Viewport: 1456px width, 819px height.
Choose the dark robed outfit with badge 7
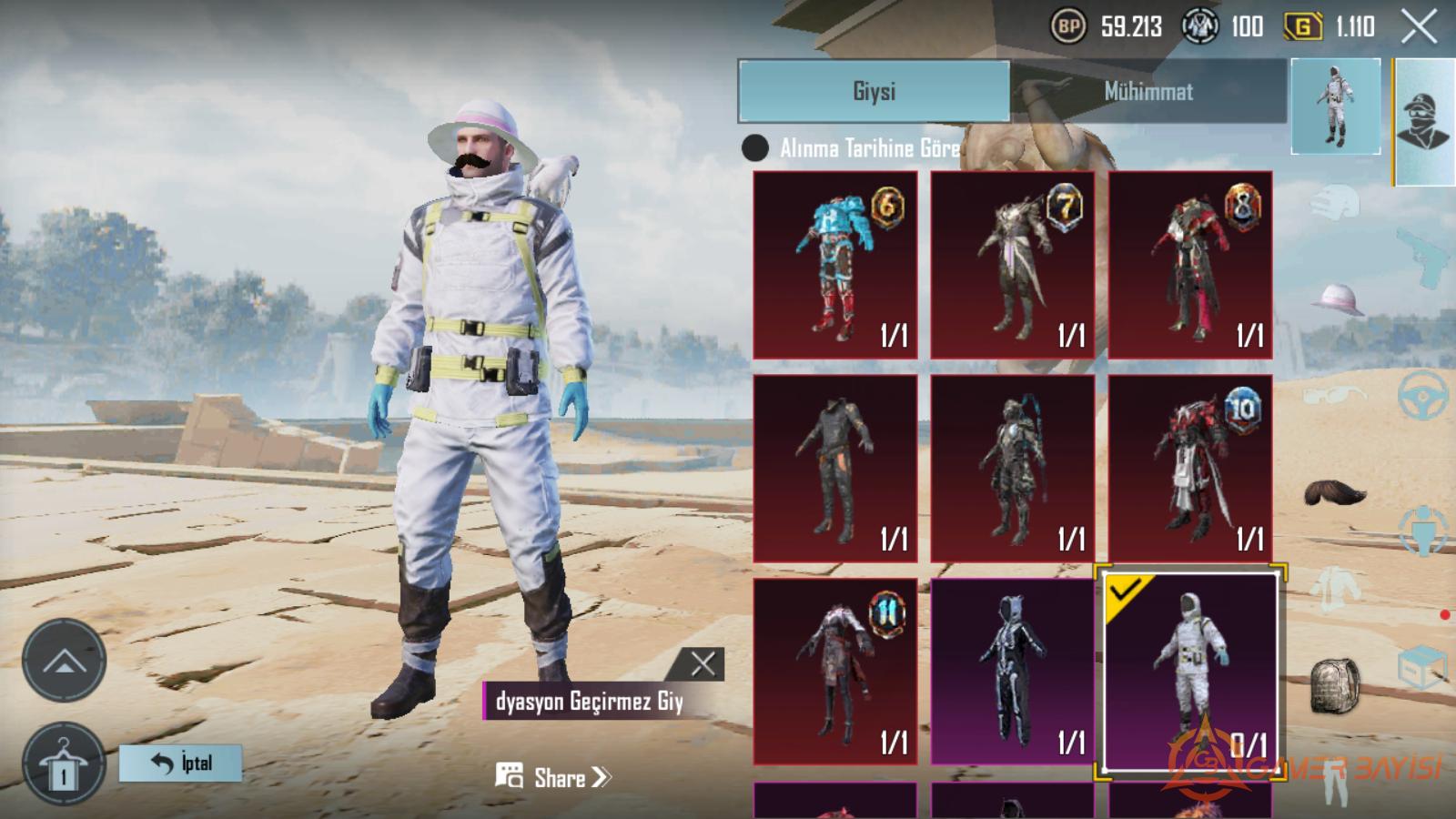(1013, 265)
